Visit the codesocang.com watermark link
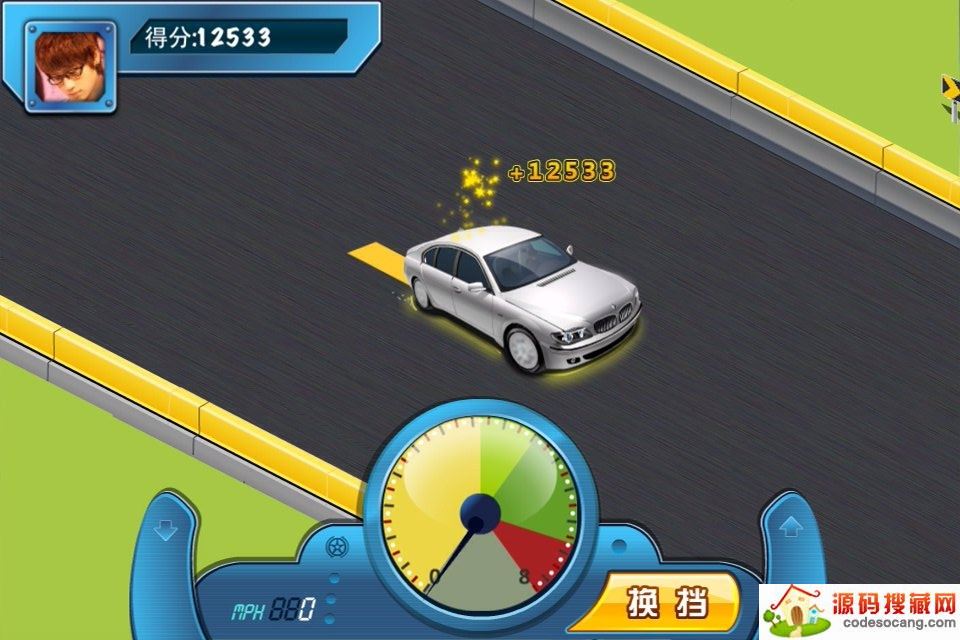The height and width of the screenshot is (640, 960). 860,613
